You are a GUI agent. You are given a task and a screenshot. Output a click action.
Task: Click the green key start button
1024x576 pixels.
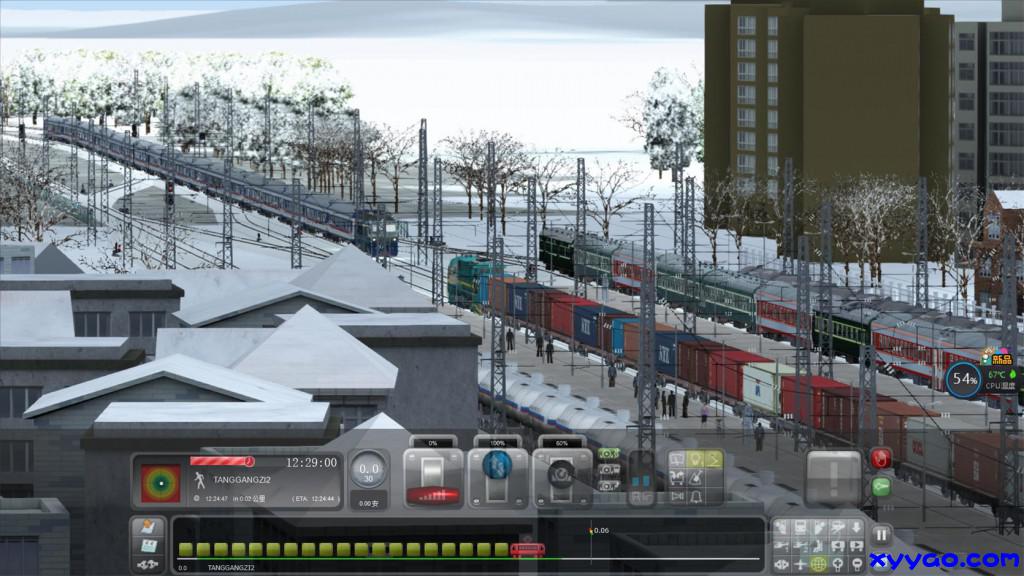(x=881, y=487)
